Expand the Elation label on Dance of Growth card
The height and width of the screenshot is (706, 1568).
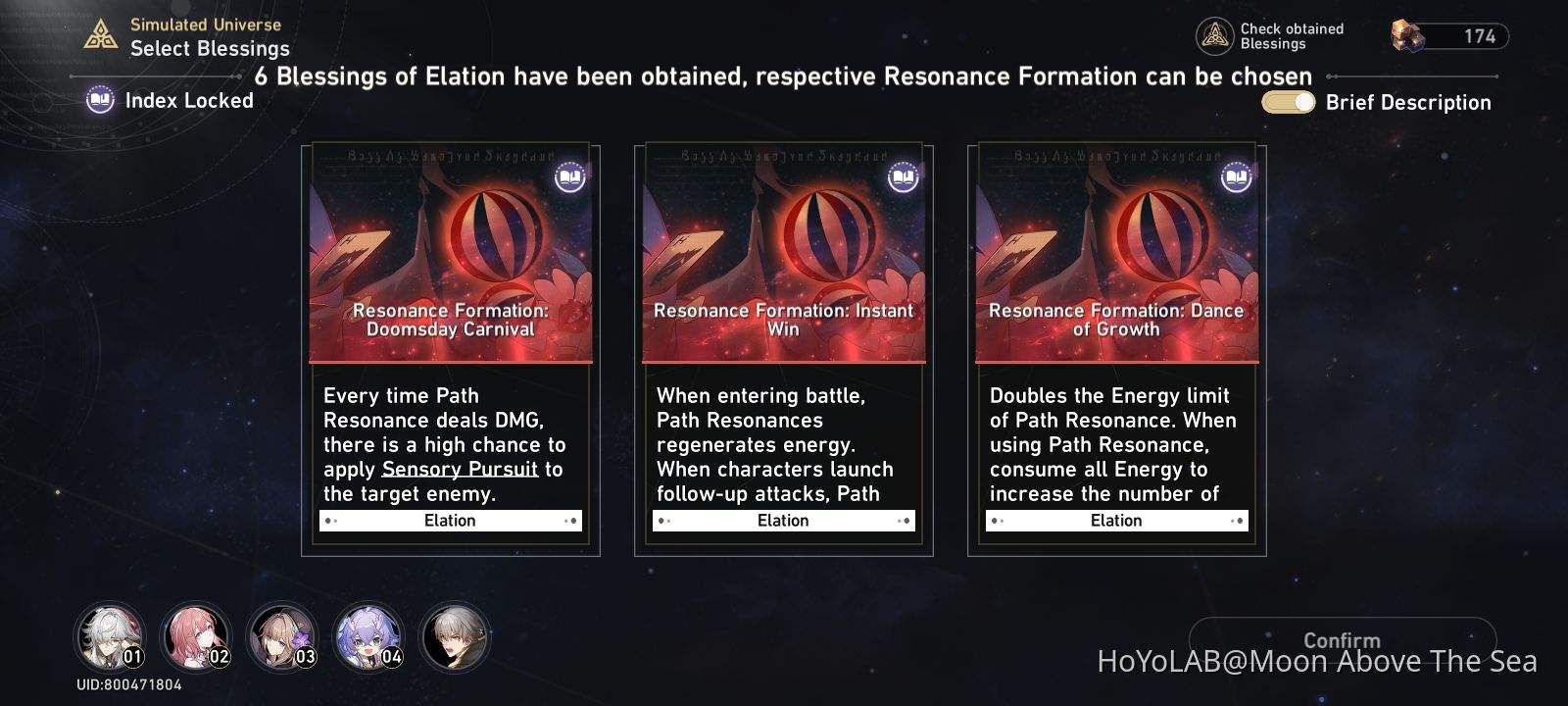(1115, 520)
